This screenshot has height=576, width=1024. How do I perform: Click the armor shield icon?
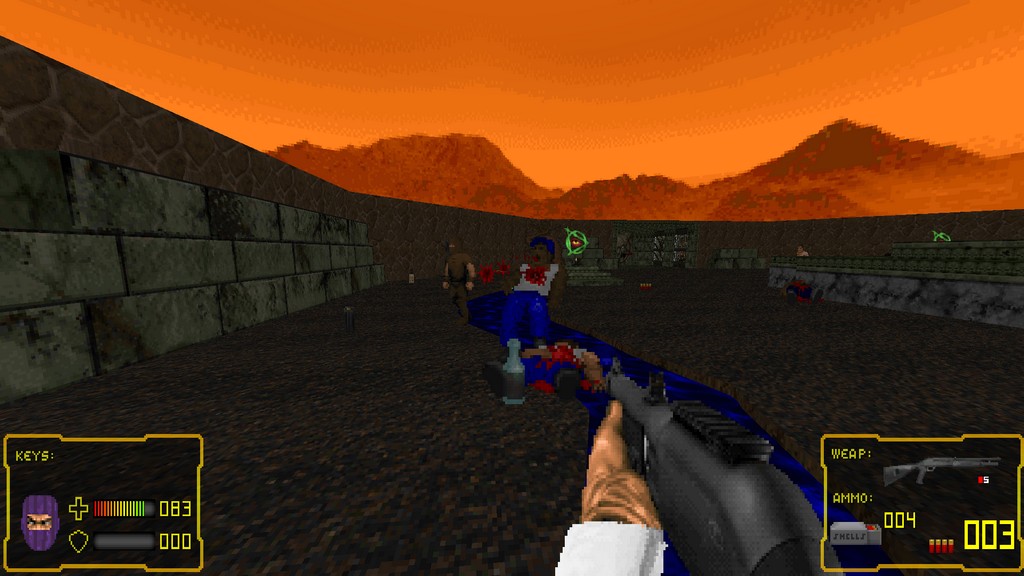point(78,541)
